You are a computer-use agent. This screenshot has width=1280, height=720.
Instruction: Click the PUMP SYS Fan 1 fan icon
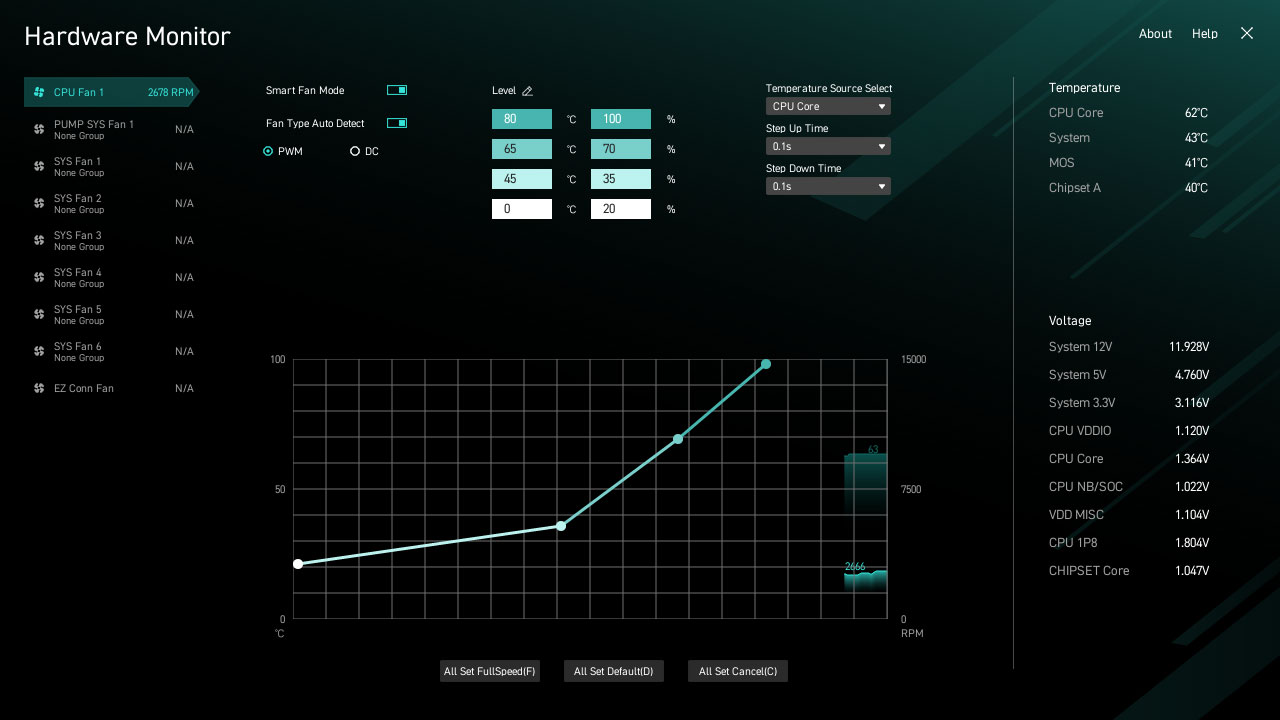click(37, 128)
